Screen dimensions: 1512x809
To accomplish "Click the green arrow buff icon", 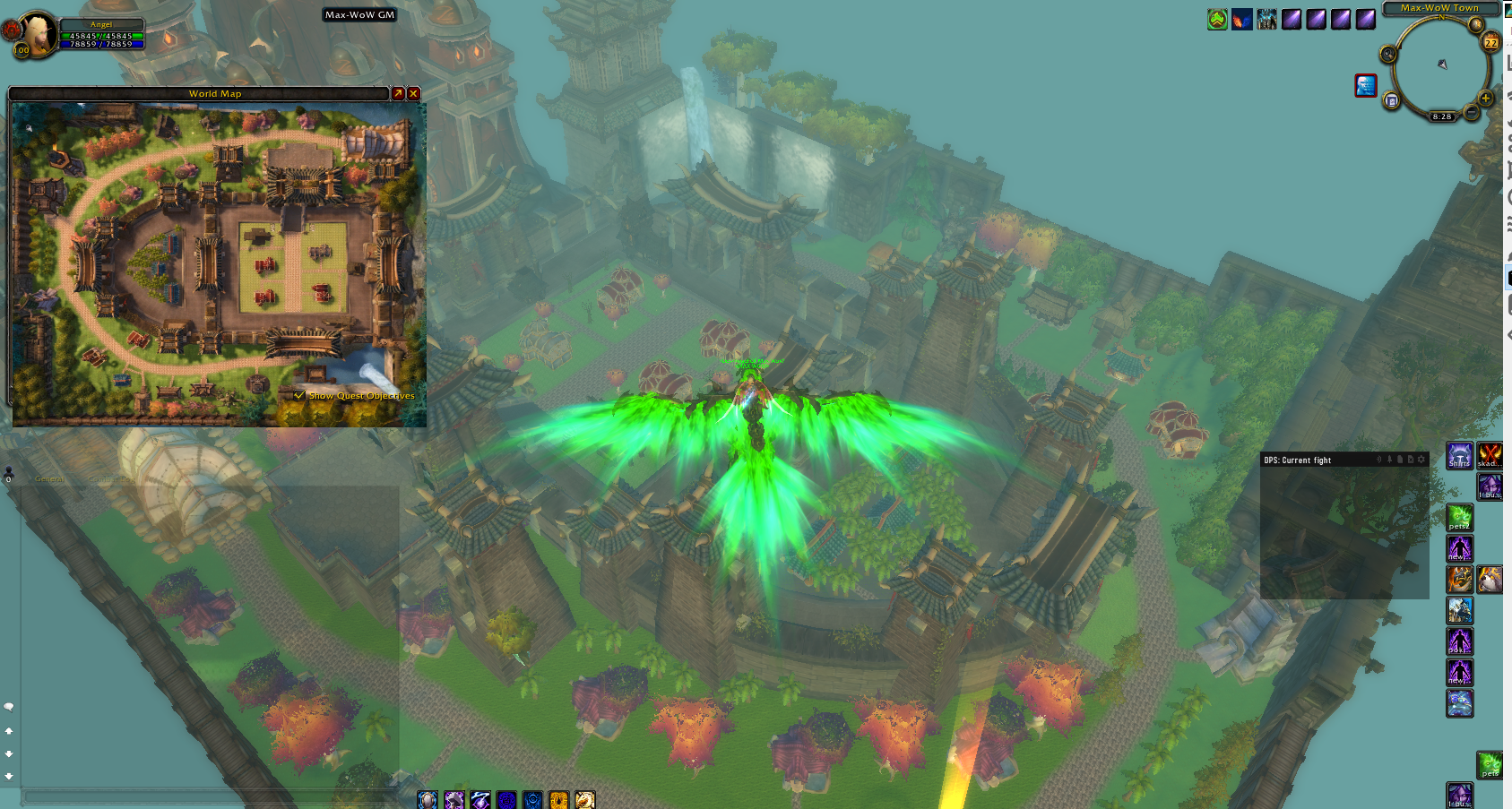I will [1216, 19].
